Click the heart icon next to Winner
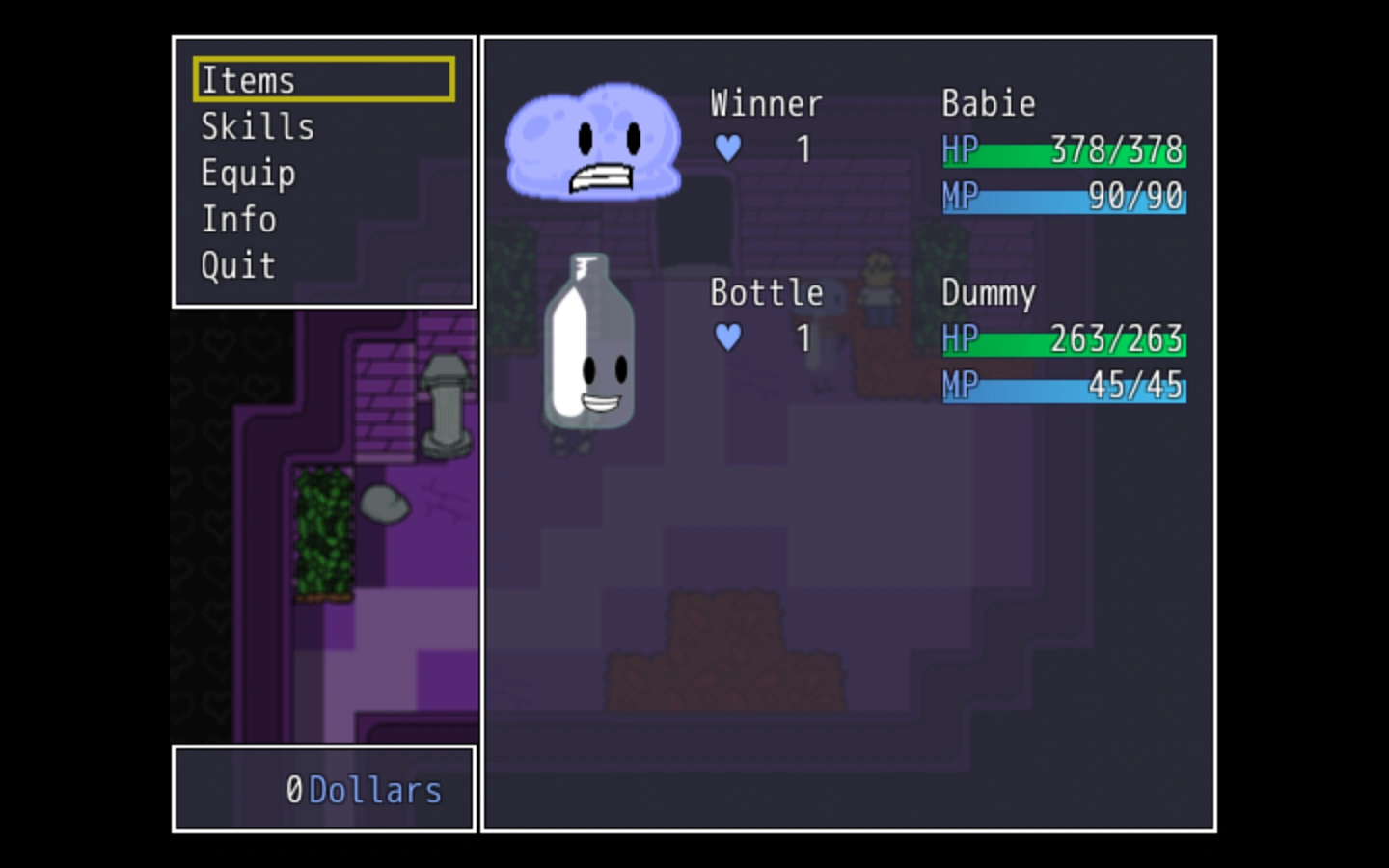Screen dimensions: 1389x868 728,149
